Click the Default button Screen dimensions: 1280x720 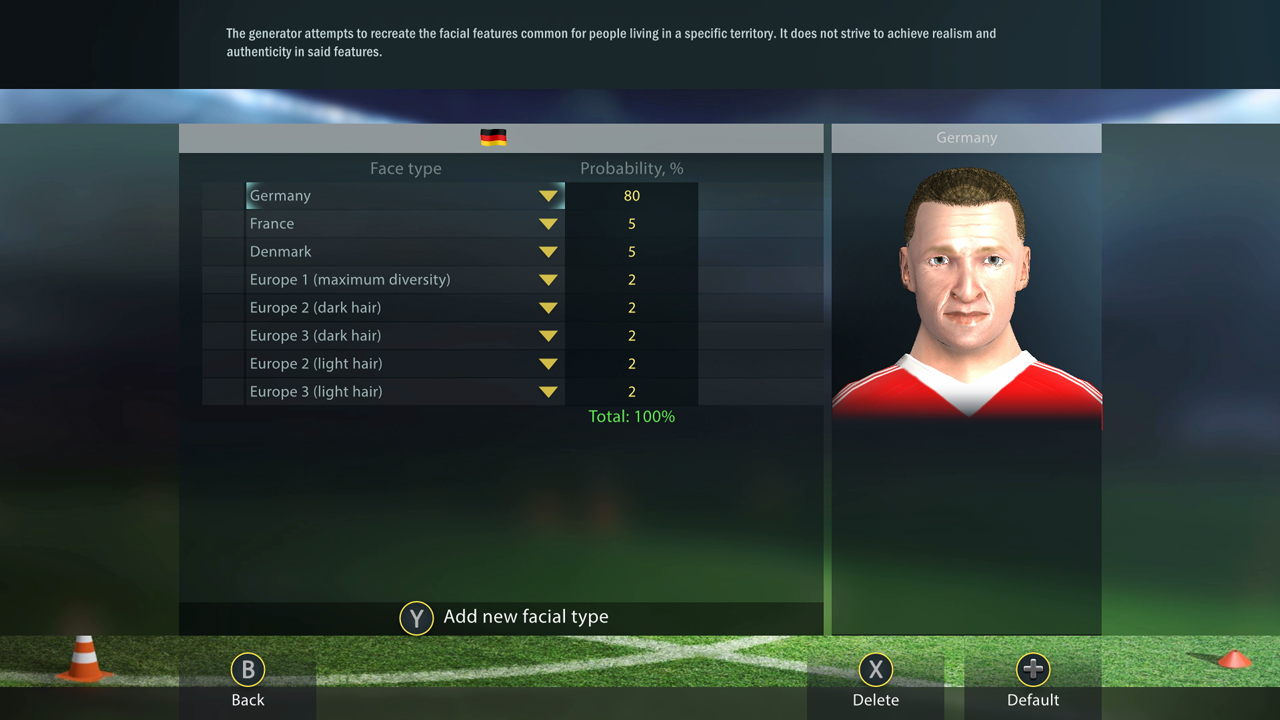(x=1033, y=699)
